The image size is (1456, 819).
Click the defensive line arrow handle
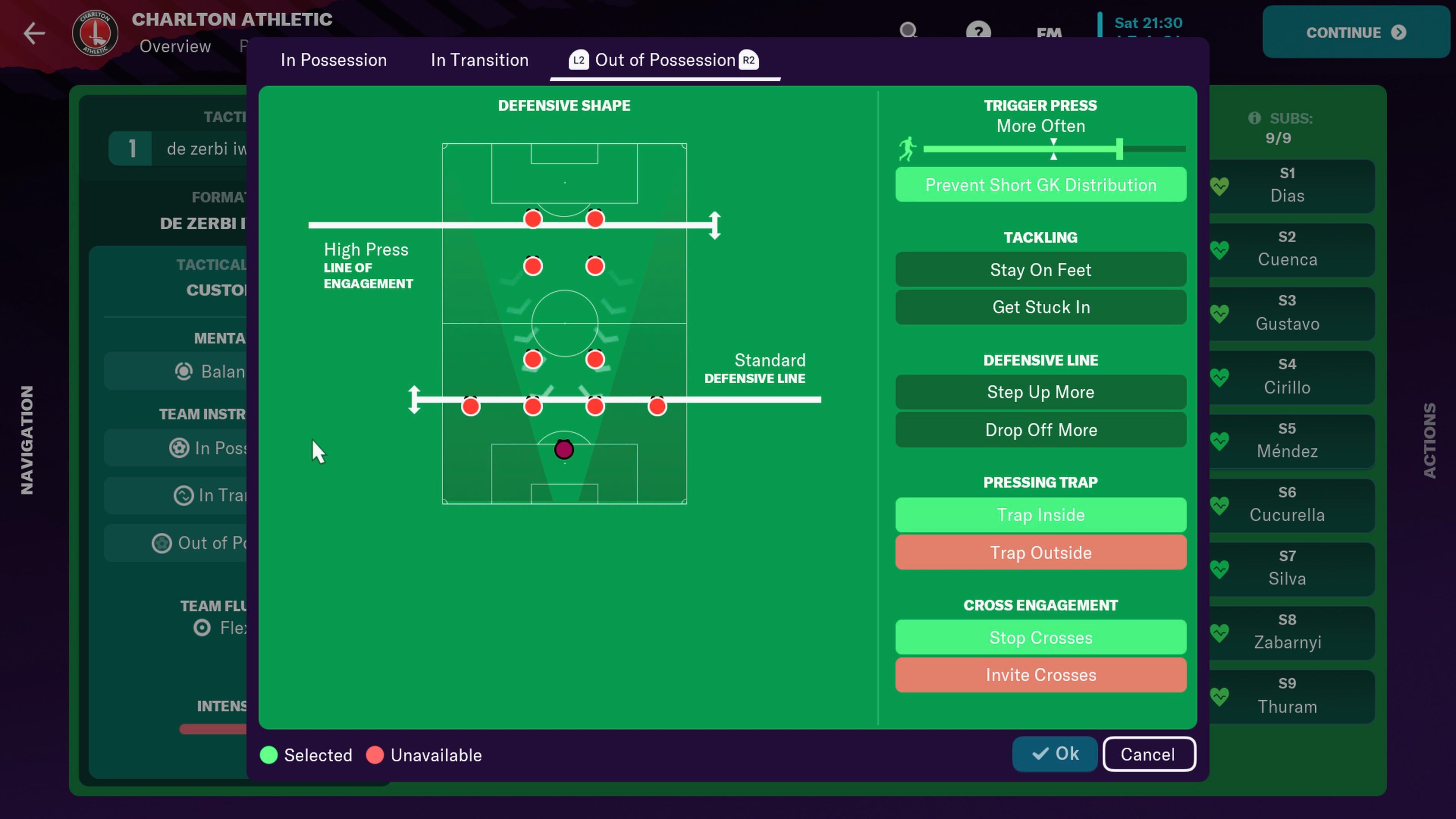click(x=414, y=400)
